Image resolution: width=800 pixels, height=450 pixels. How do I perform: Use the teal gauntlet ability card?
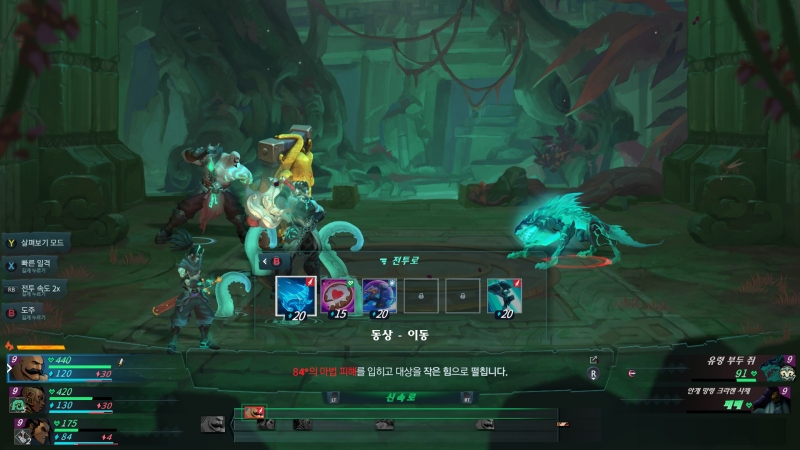tap(505, 296)
